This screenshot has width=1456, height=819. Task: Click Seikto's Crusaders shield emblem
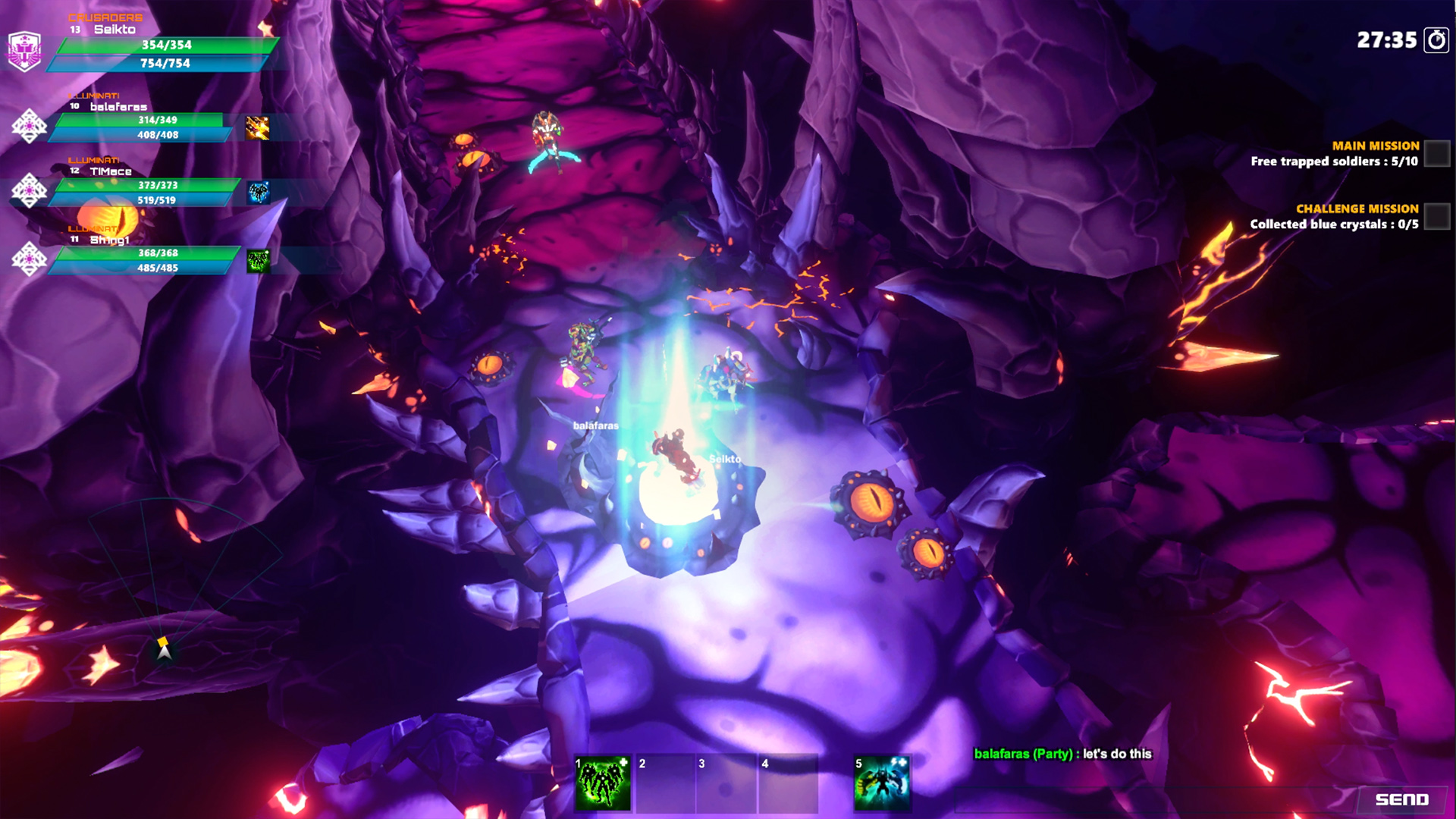coord(24,51)
